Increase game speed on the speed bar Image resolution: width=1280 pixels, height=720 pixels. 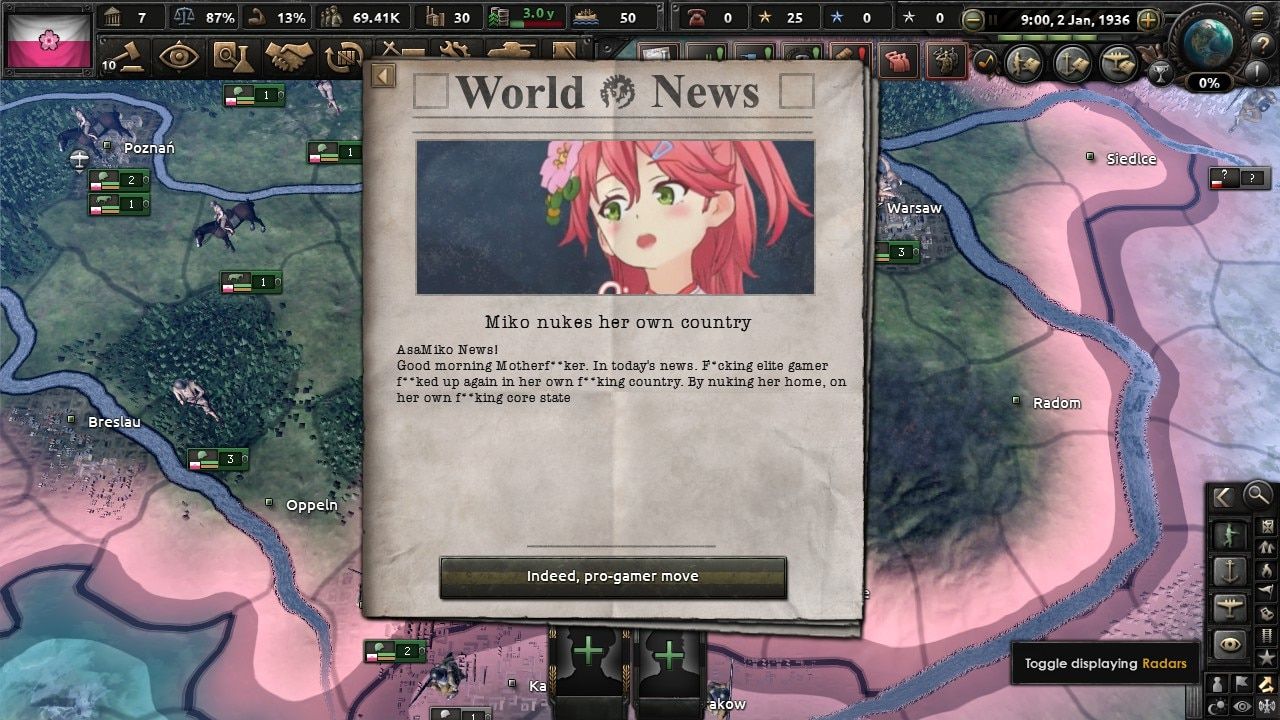[x=1146, y=19]
